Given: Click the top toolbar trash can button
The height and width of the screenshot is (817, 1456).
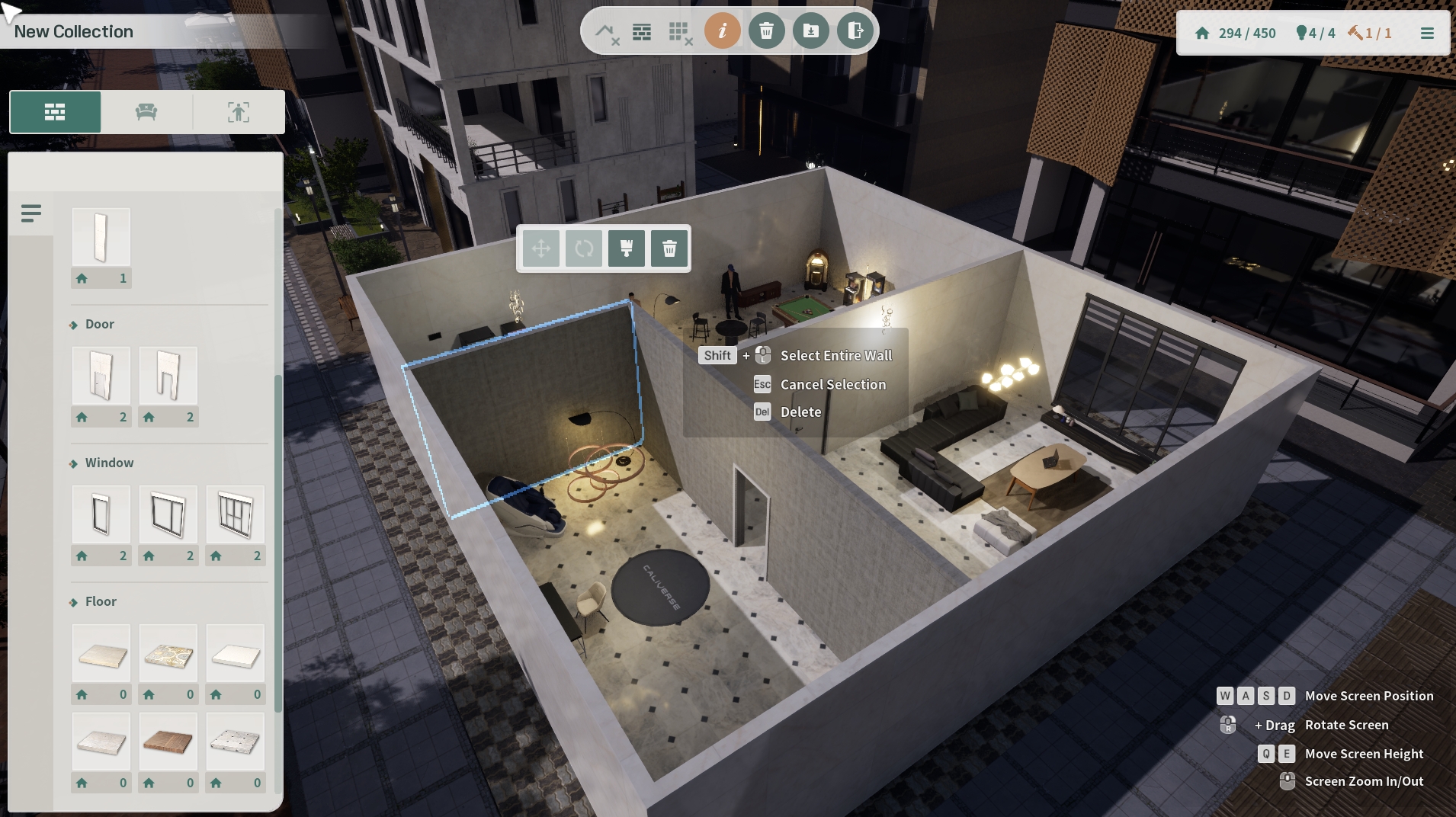Looking at the screenshot, I should [x=766, y=31].
